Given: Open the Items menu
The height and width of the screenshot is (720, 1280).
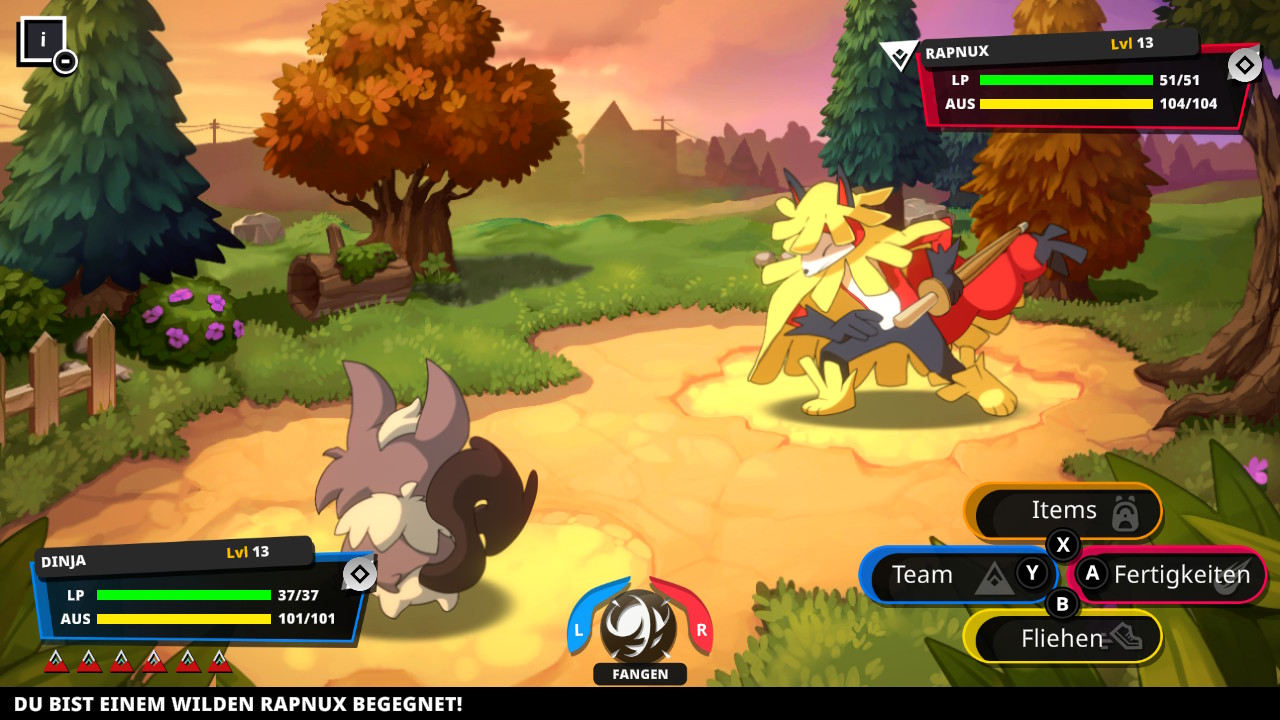Looking at the screenshot, I should [1063, 511].
